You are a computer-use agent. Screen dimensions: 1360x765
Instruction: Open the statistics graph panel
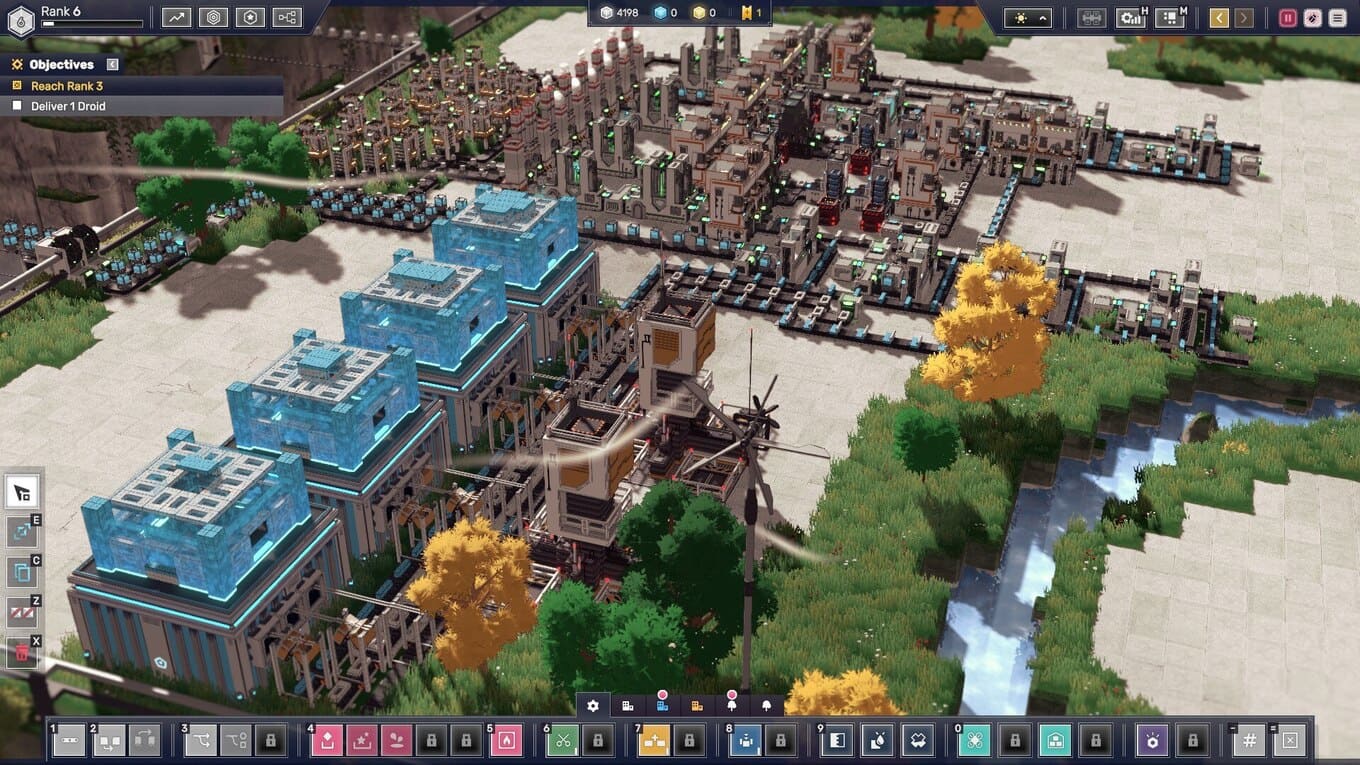coord(177,17)
